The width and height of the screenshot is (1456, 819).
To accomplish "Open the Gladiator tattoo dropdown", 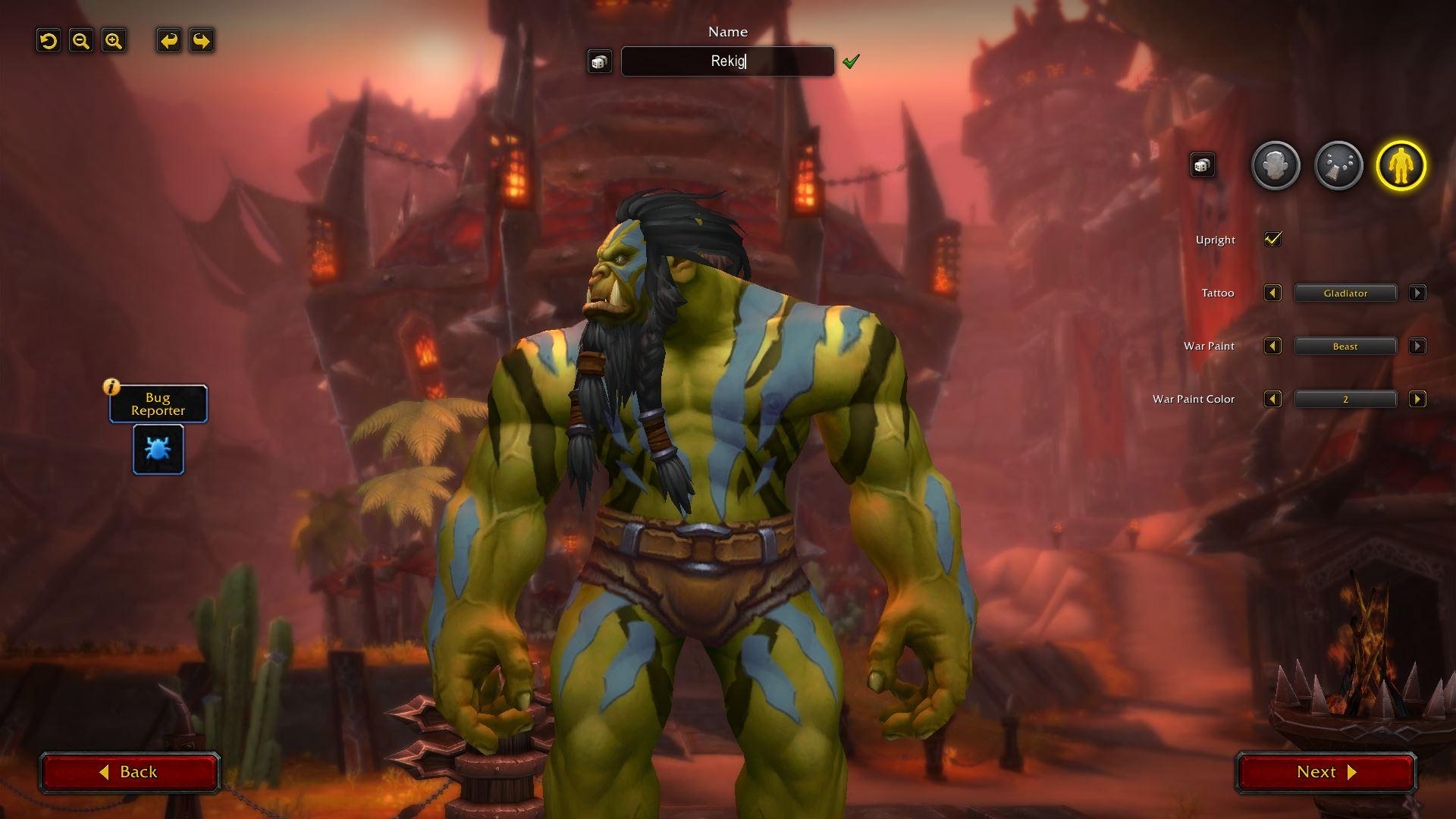I will [x=1345, y=293].
